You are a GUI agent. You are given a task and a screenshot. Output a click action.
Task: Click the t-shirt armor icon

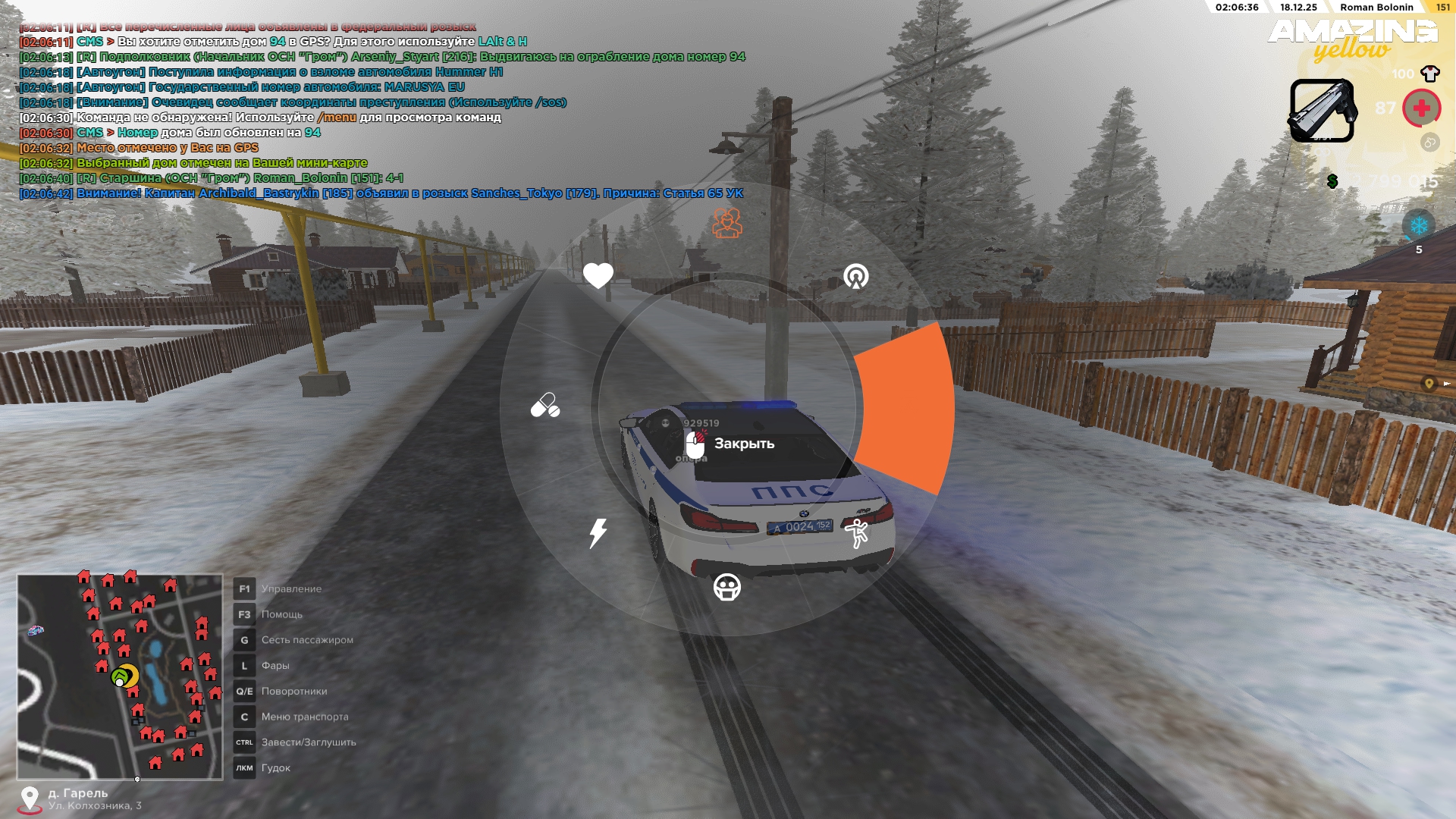1430,74
